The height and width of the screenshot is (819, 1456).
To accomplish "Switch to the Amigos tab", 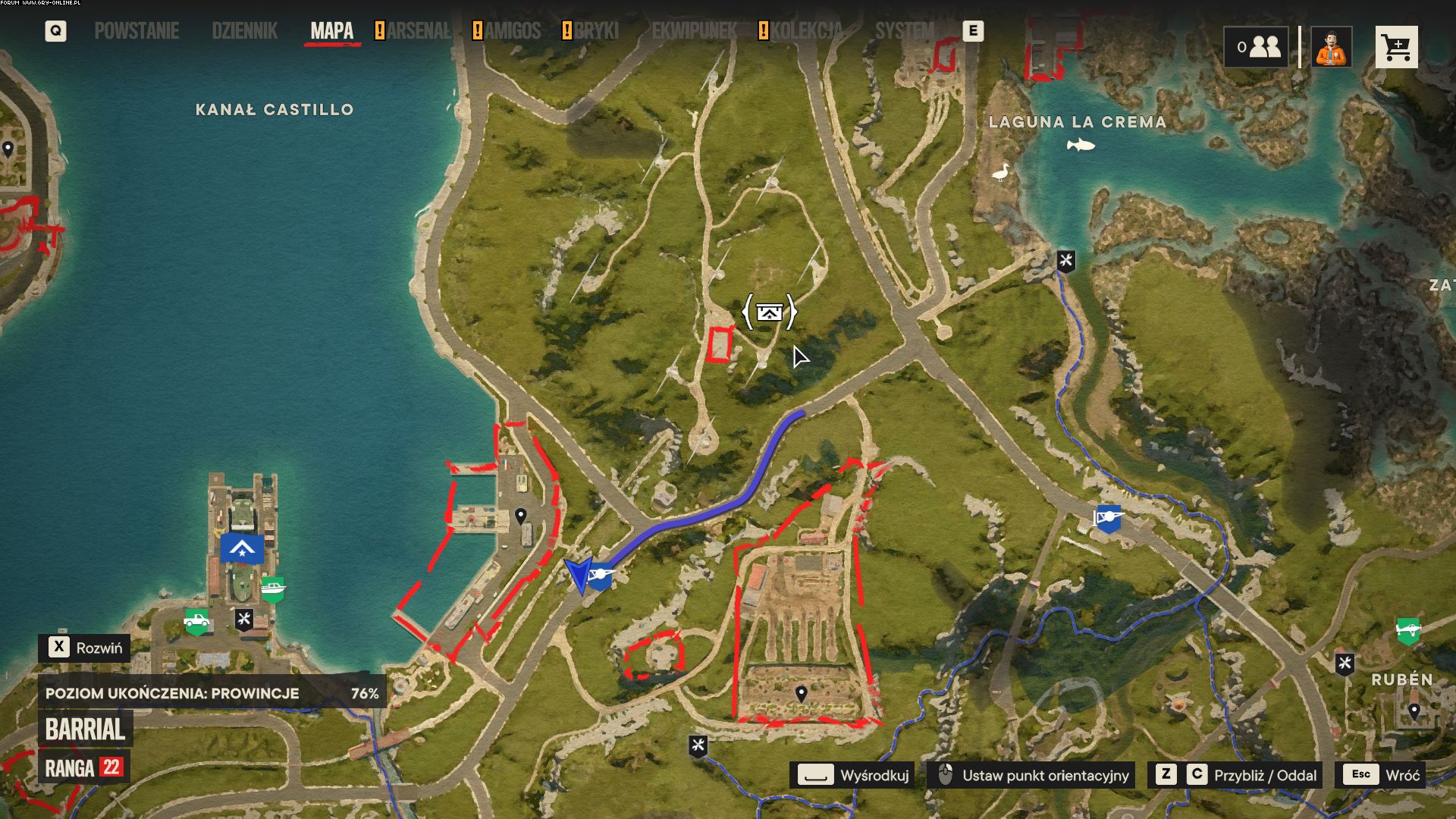I will click(513, 31).
